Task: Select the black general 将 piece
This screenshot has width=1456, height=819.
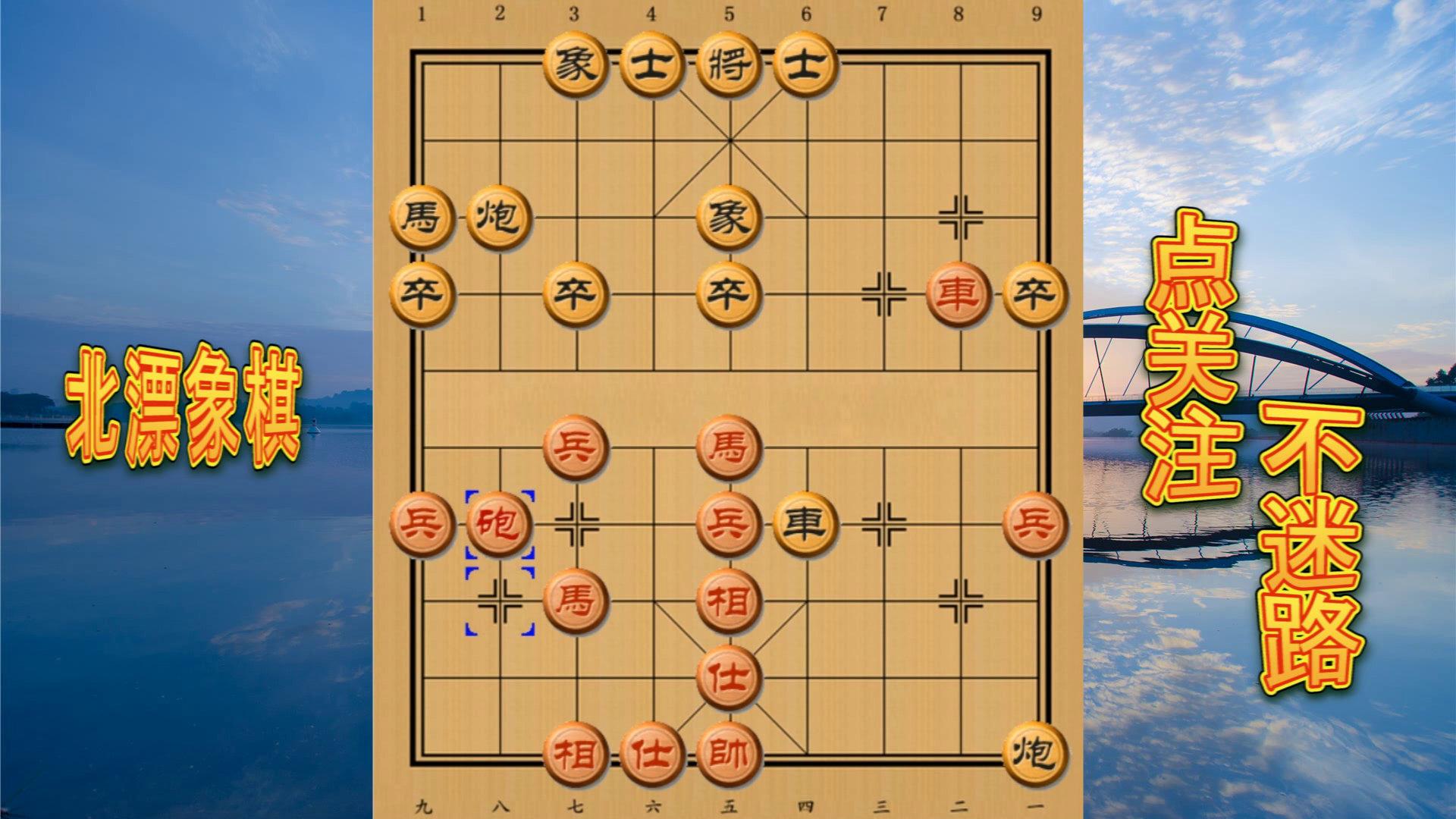Action: point(728,64)
